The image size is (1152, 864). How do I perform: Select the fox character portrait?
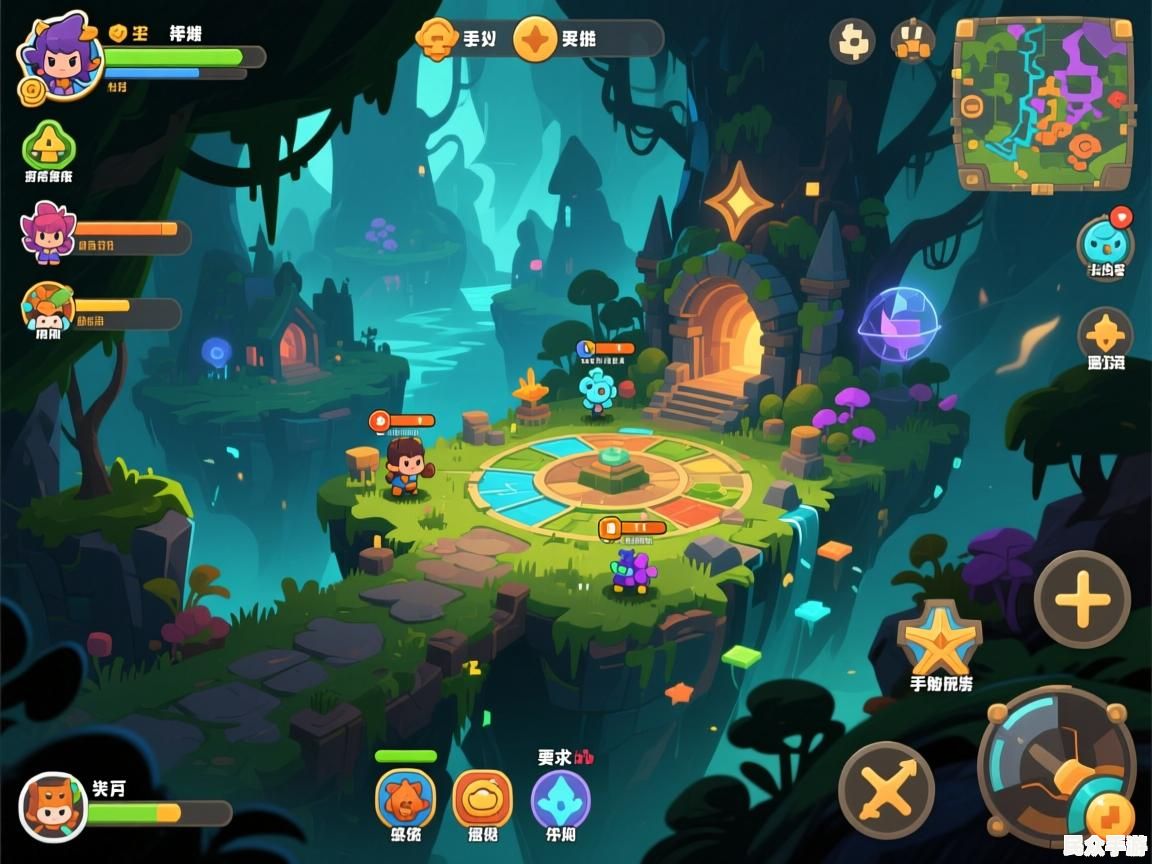click(x=53, y=806)
